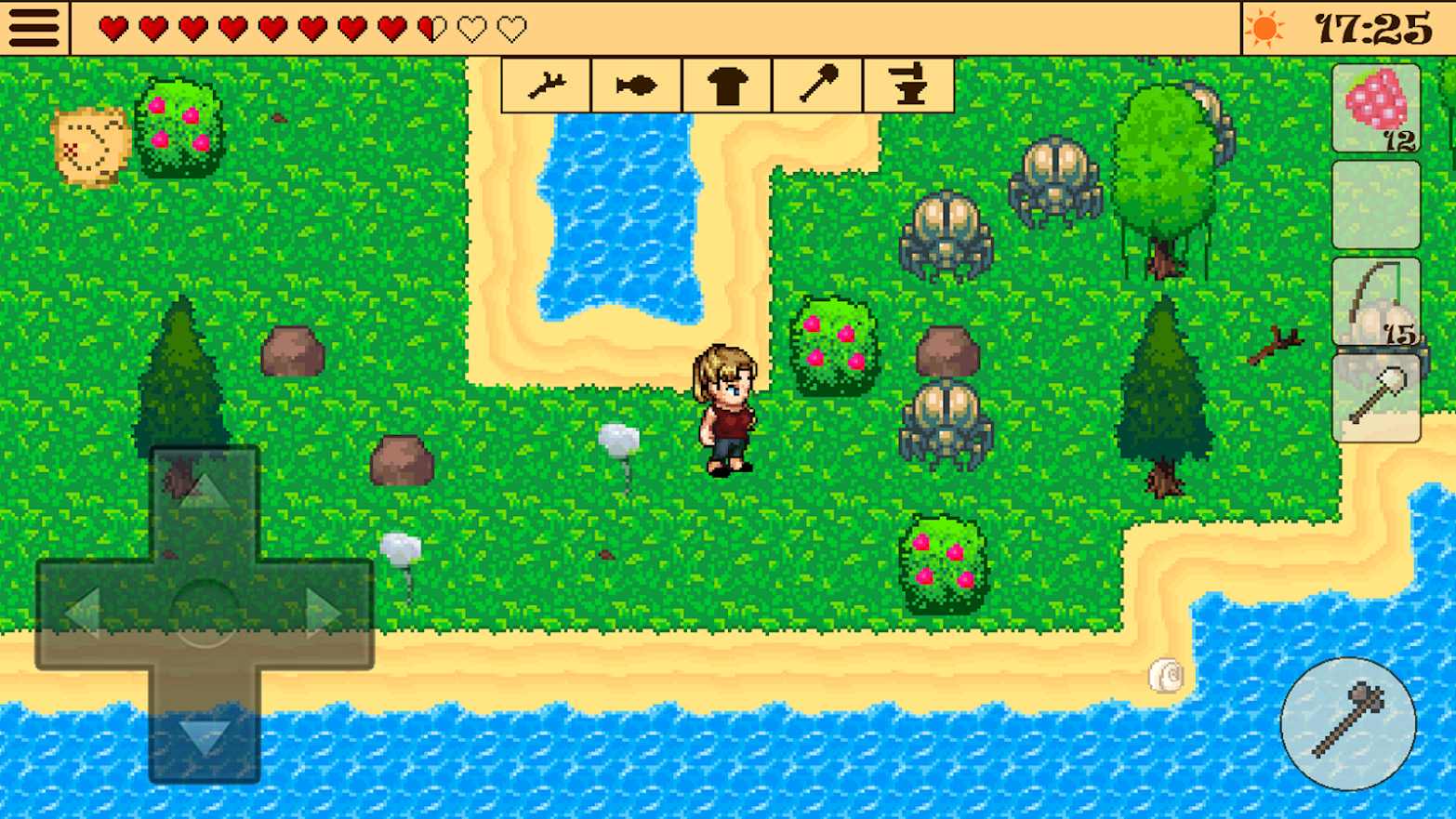
Task: Tap the center of the D-pad
Action: [x=205, y=609]
